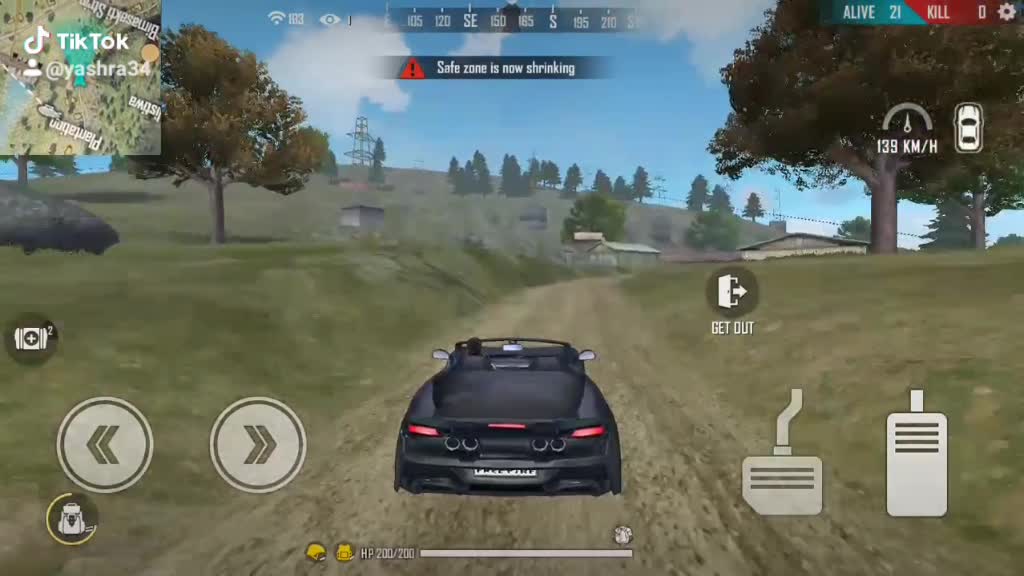Toggle the spectator eye icon
Viewport: 1024px width, 576px height.
[330, 19]
